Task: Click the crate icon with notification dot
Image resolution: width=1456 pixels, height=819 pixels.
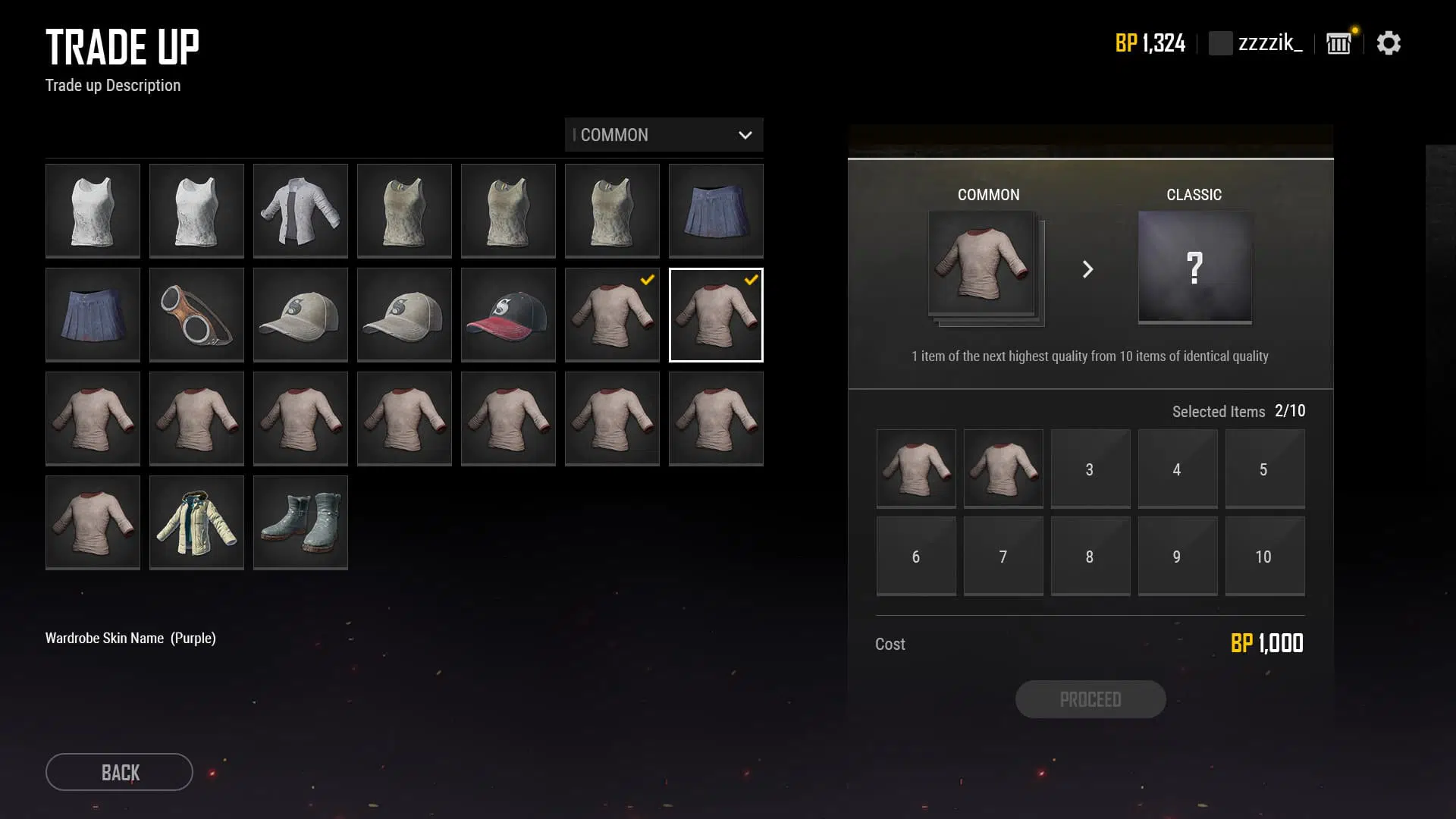Action: click(x=1338, y=43)
